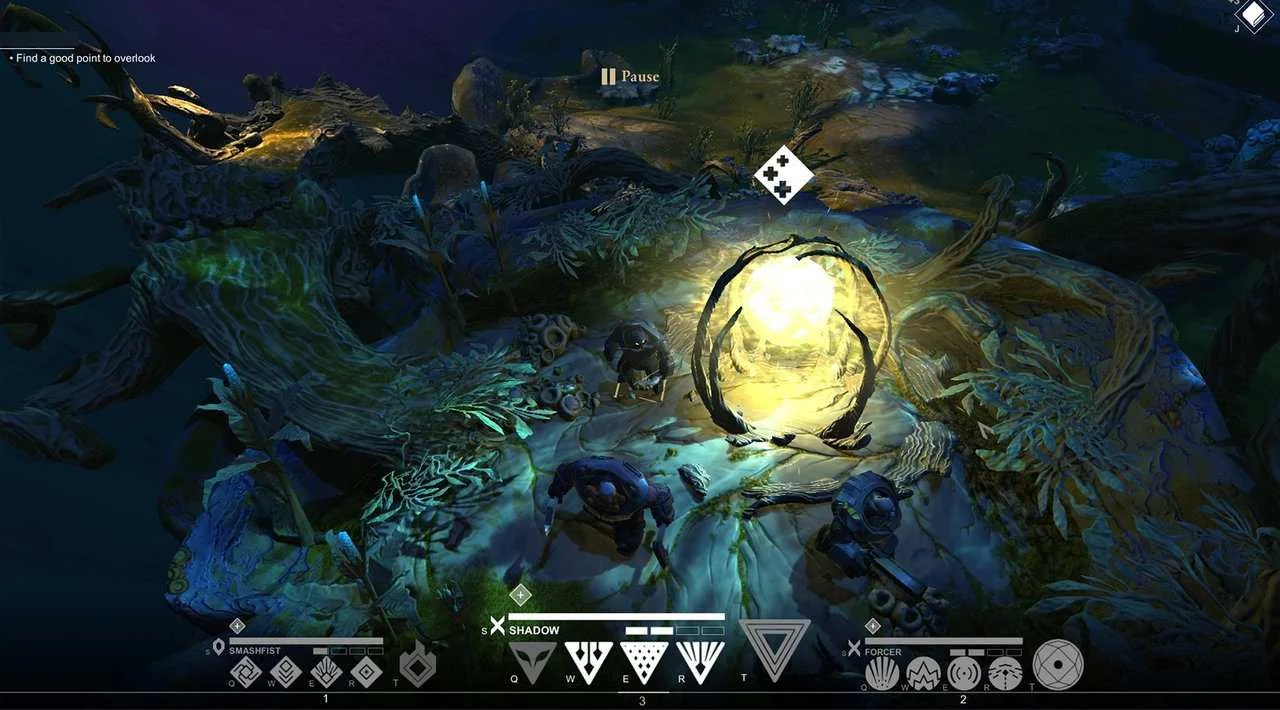The height and width of the screenshot is (710, 1280).
Task: Select the five-plus diamond marker above the portal
Action: pos(784,175)
